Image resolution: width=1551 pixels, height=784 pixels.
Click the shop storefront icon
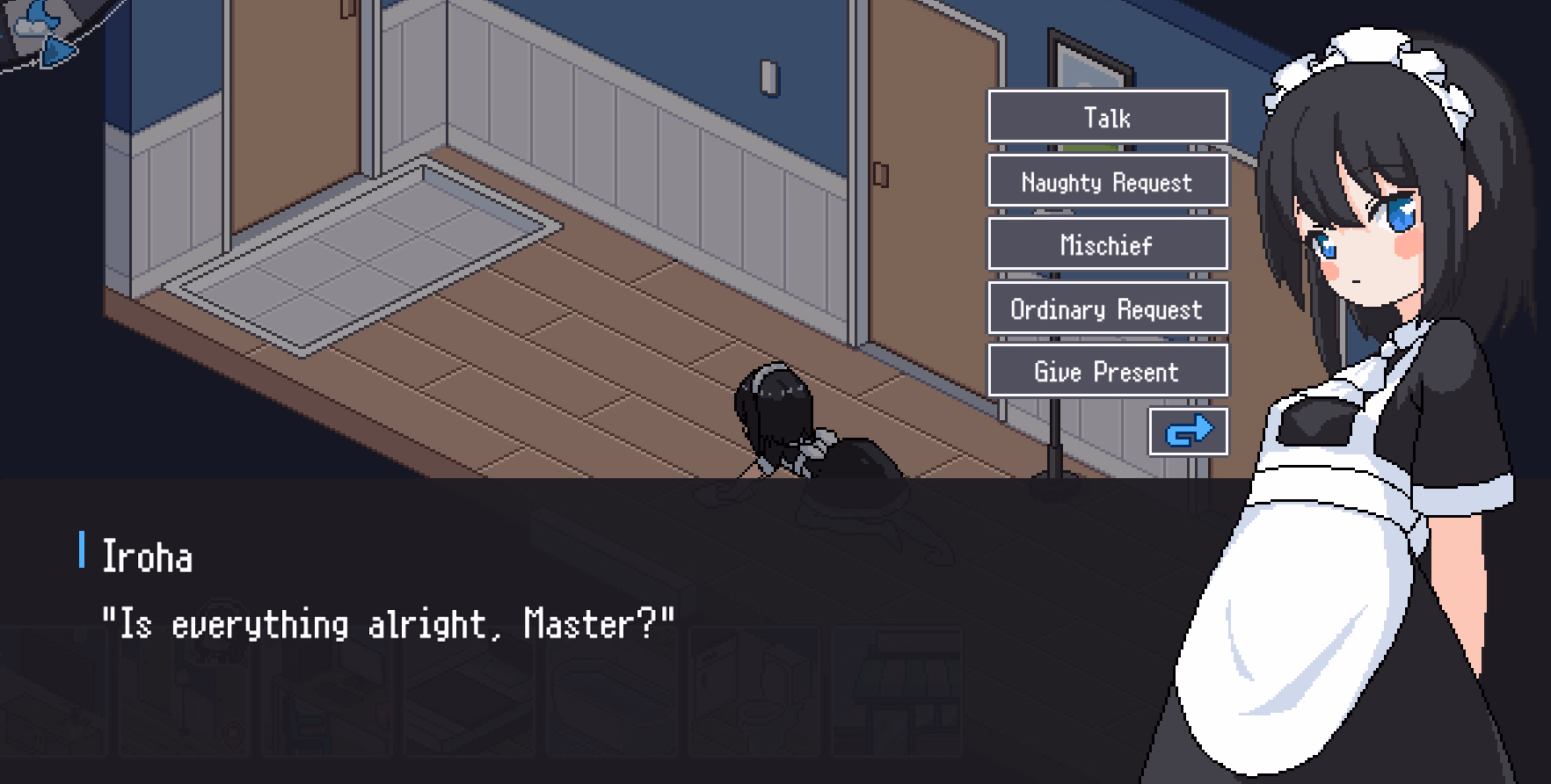click(897, 700)
